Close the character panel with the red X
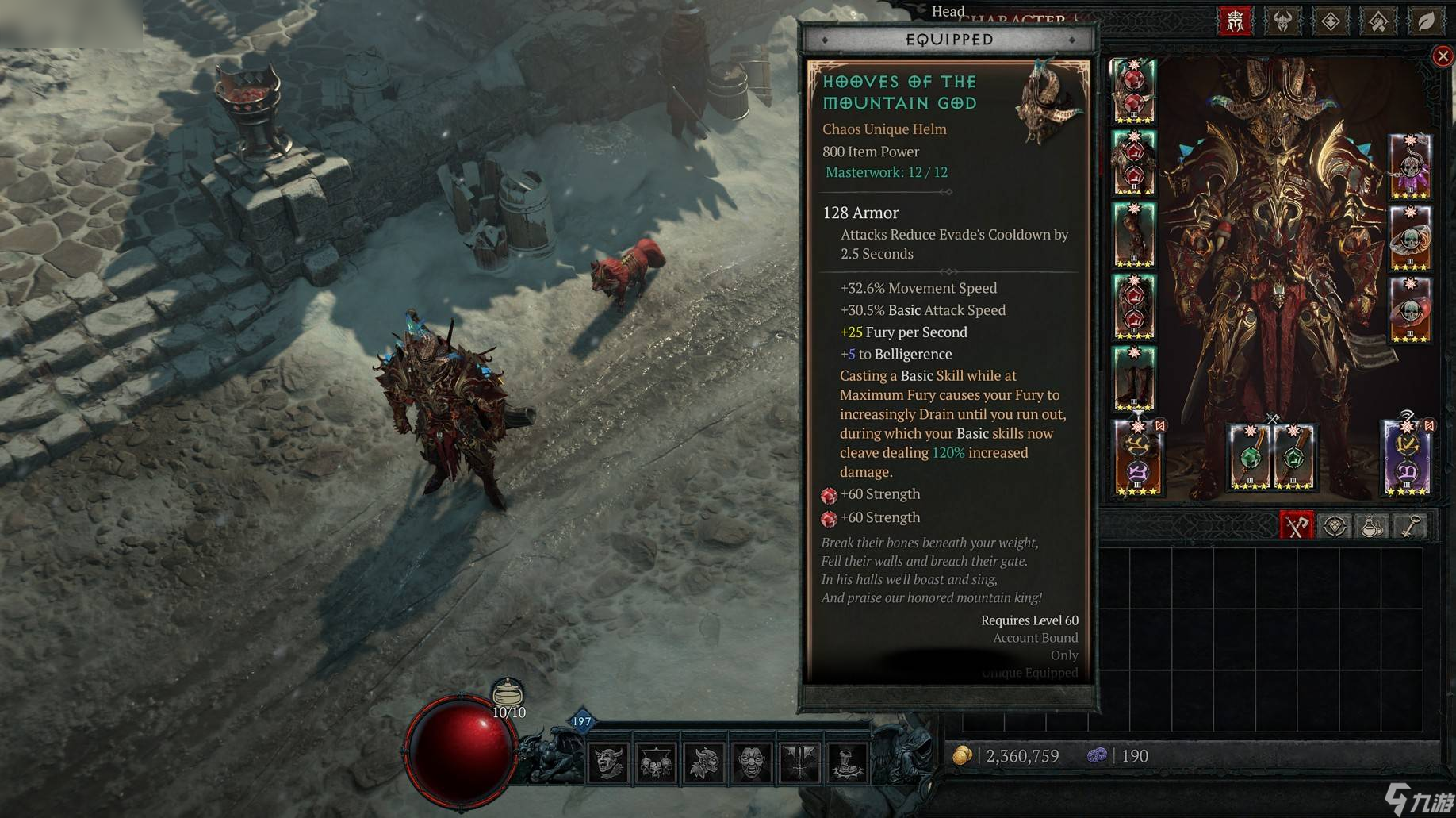Viewport: 1456px width, 818px height. click(x=1443, y=56)
